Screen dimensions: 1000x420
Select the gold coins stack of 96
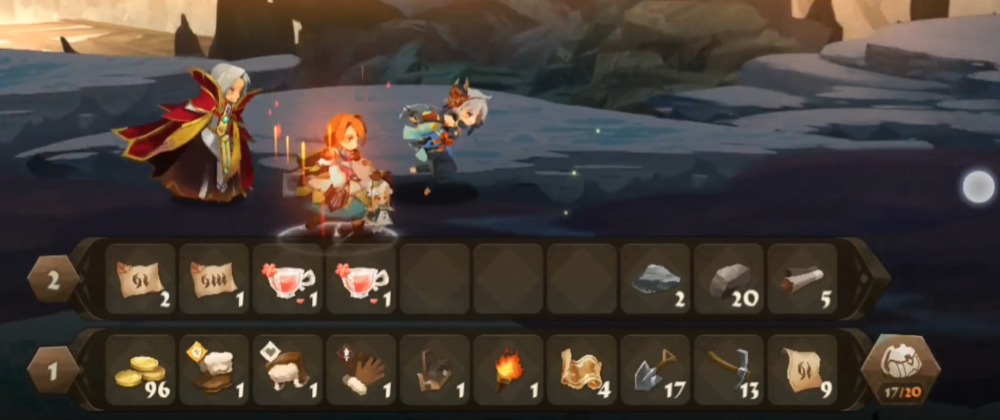141,369
